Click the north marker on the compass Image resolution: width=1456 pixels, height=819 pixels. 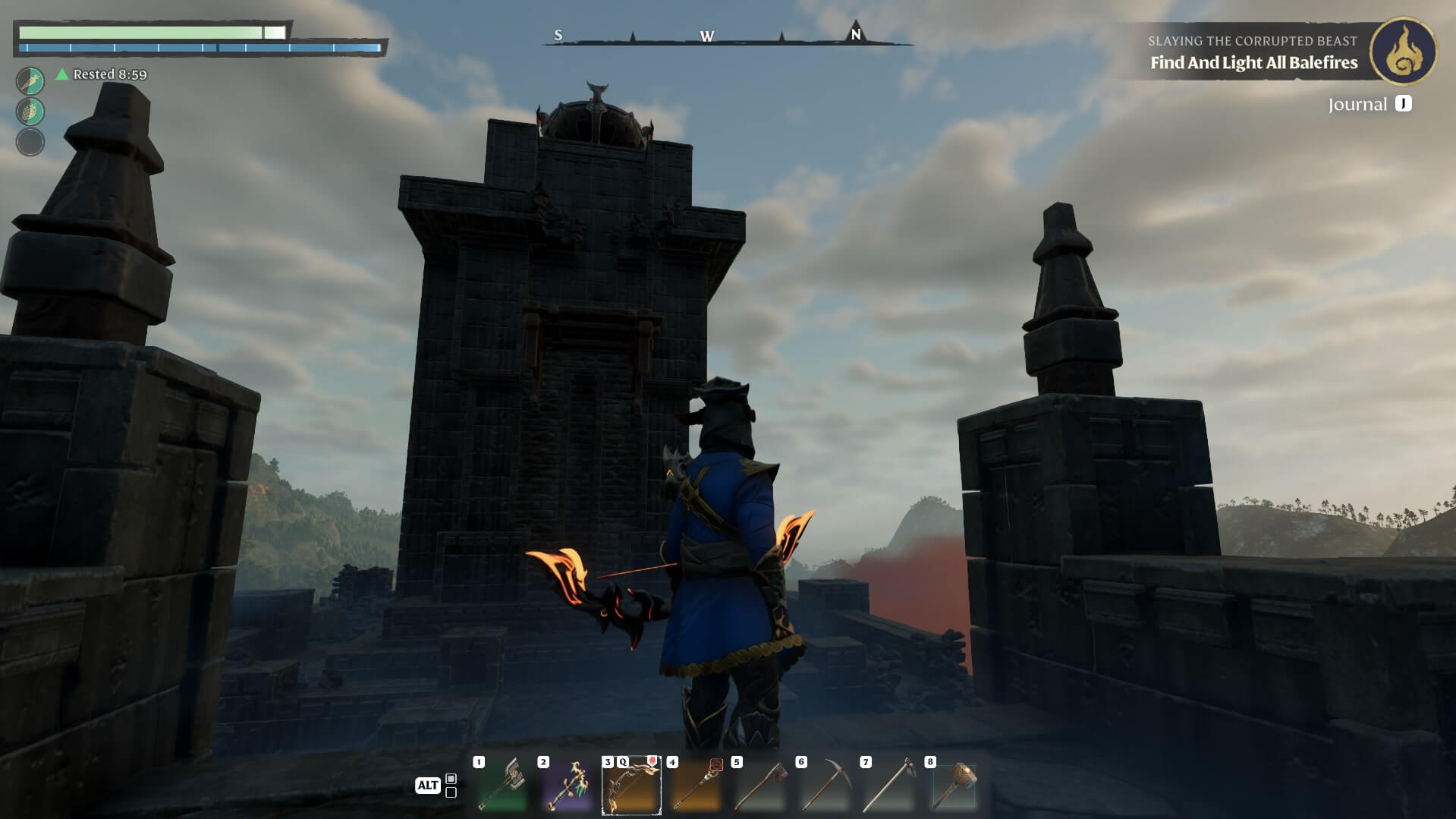[856, 35]
